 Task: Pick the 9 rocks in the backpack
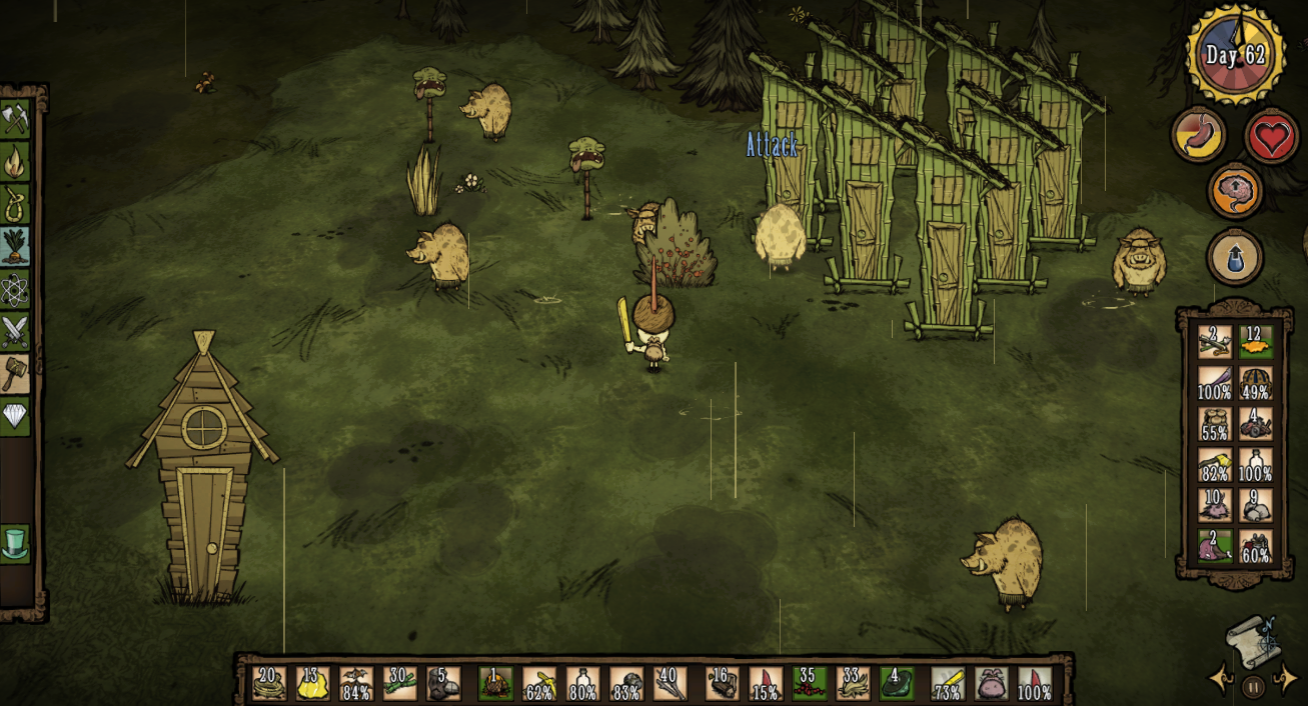(x=1256, y=506)
